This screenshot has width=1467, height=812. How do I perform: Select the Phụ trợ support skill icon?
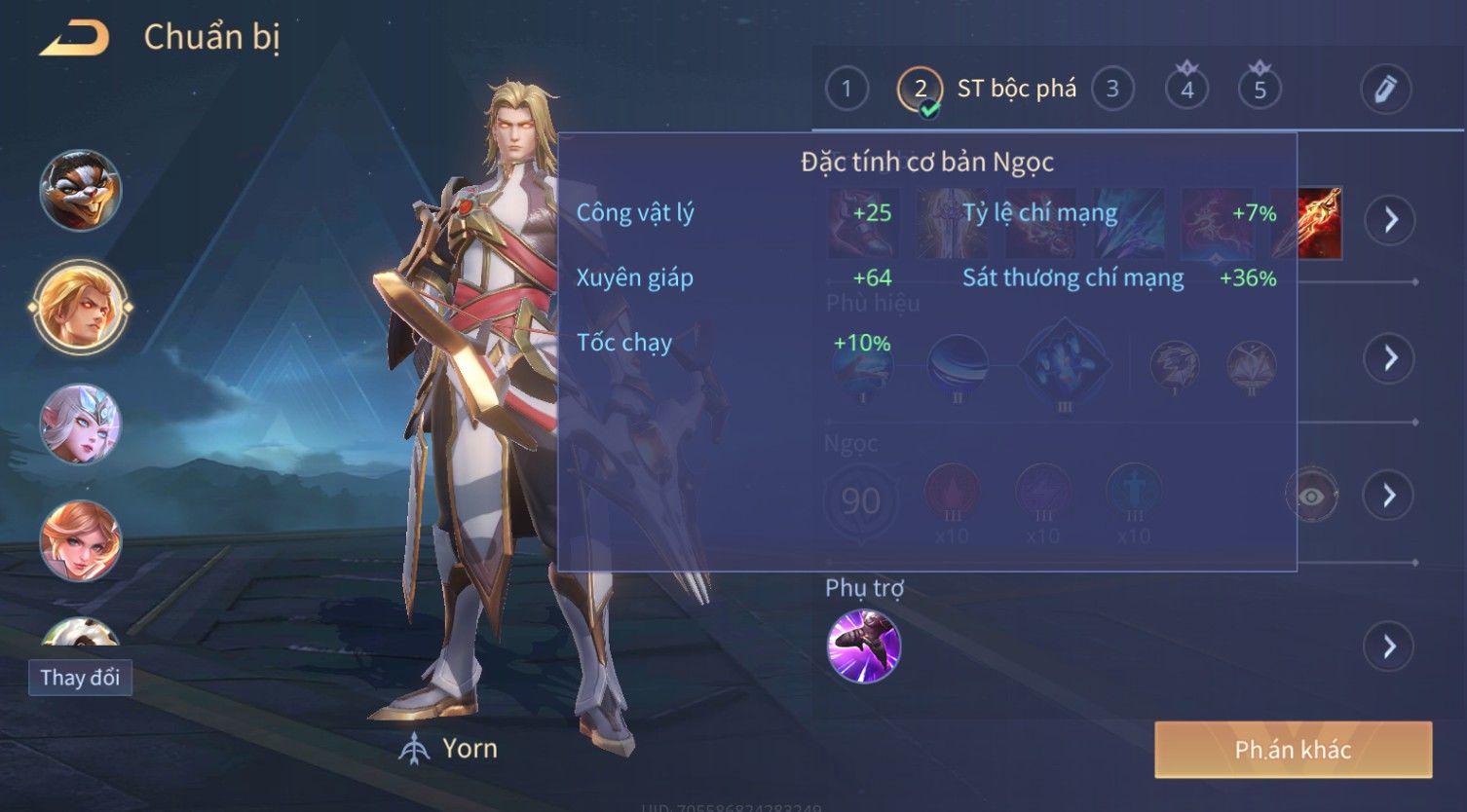(x=863, y=646)
